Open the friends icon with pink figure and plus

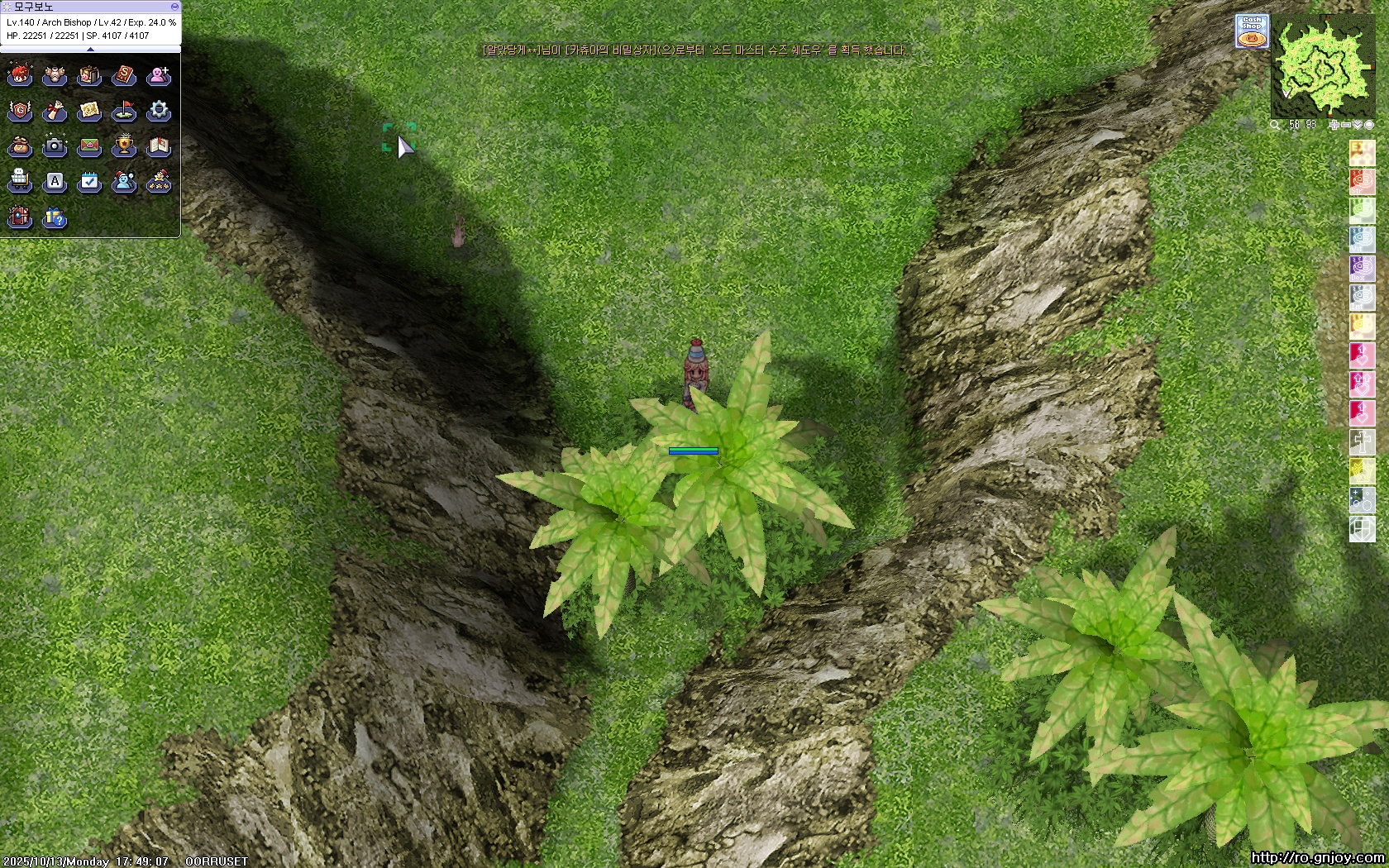click(x=159, y=76)
